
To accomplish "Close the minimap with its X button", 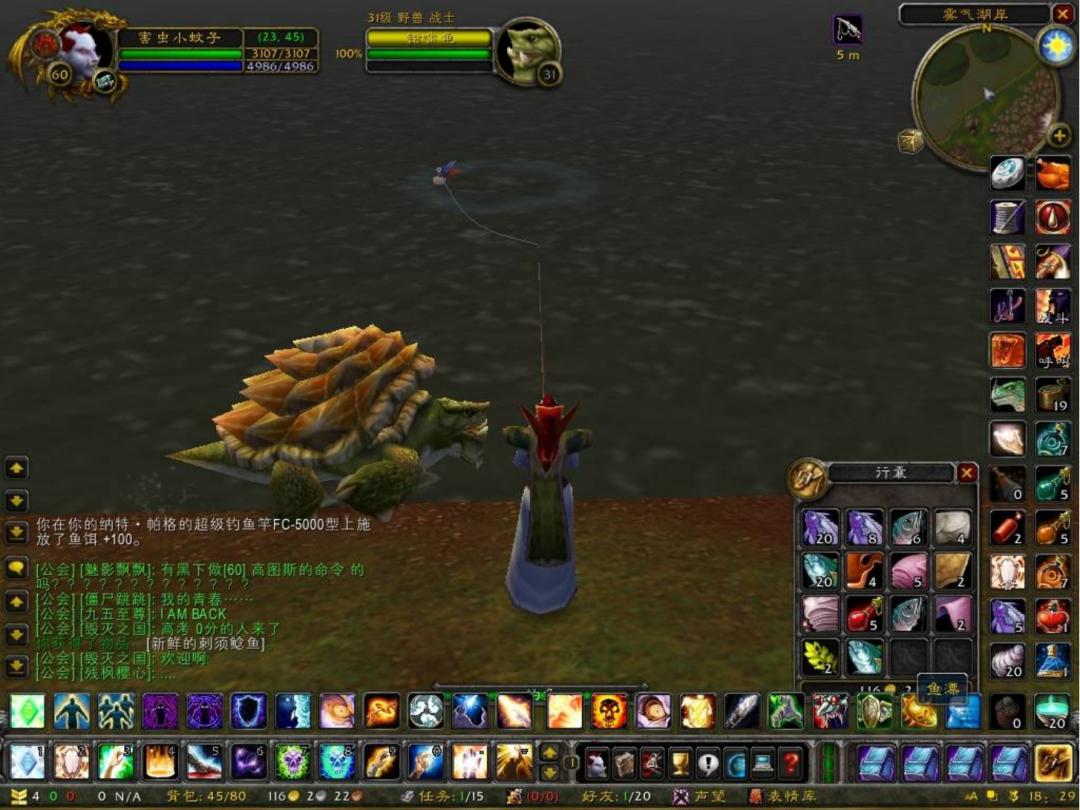I will pyautogui.click(x=1061, y=14).
